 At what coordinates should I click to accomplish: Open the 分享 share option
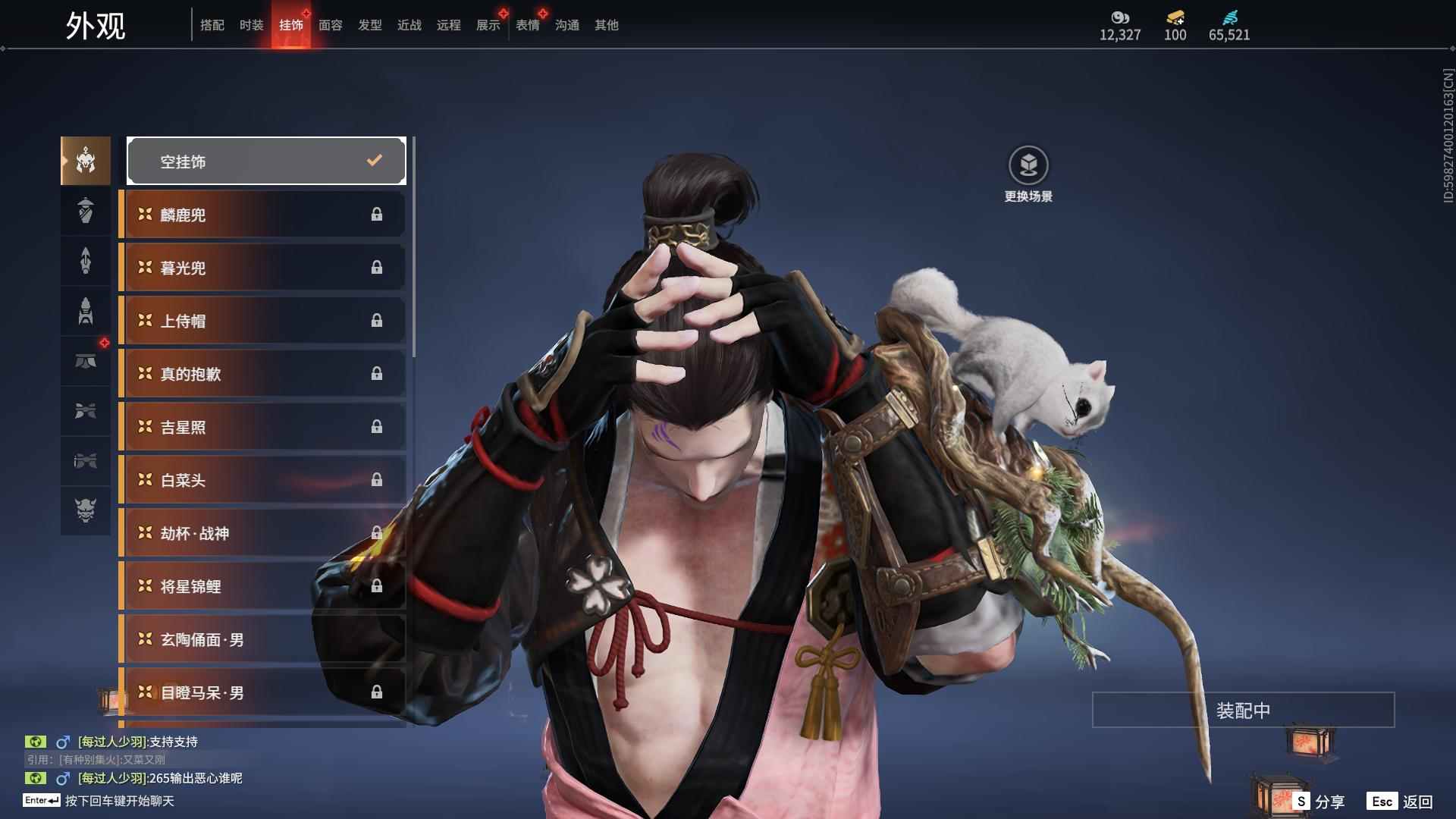tap(1319, 802)
